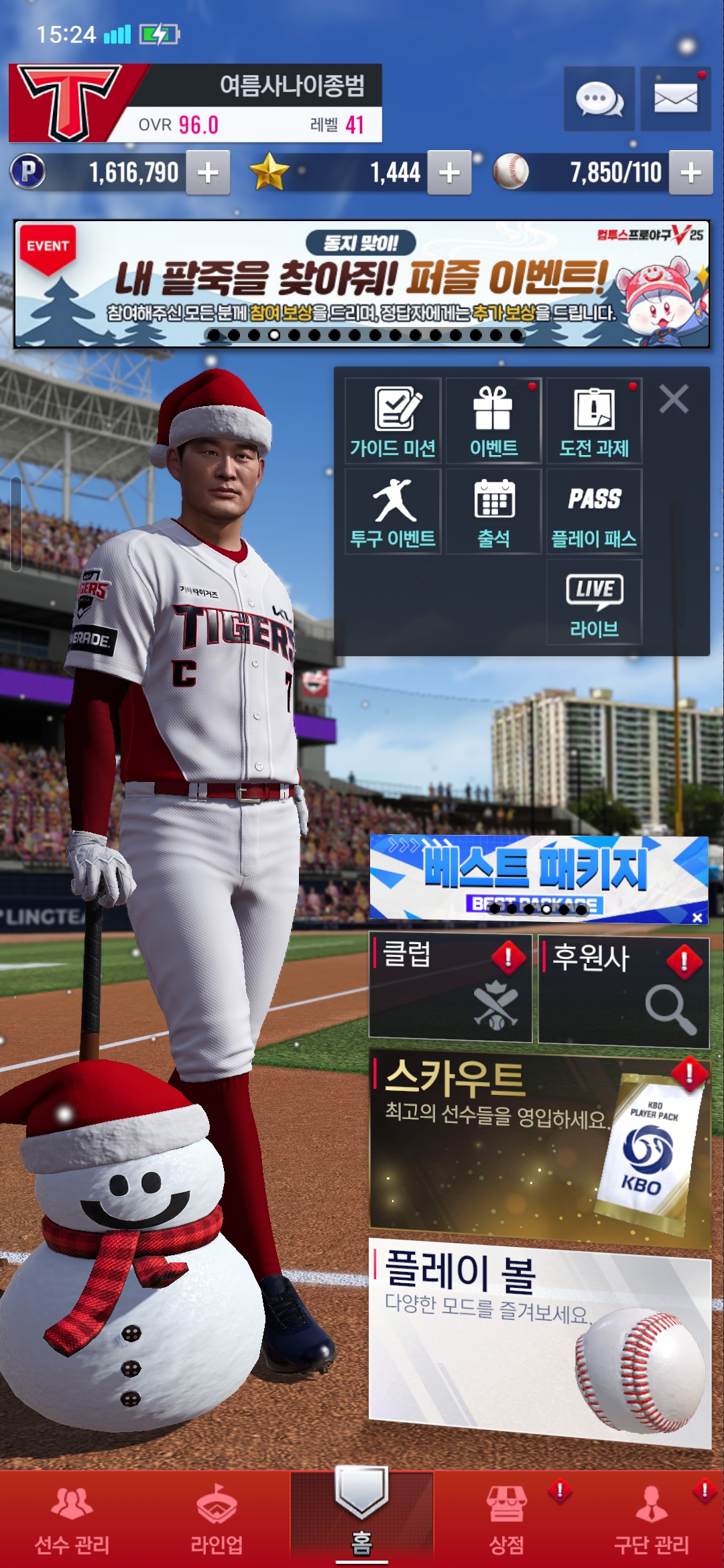724x1568 pixels.
Task: Open 투구 이벤트 pitching event
Action: [393, 512]
